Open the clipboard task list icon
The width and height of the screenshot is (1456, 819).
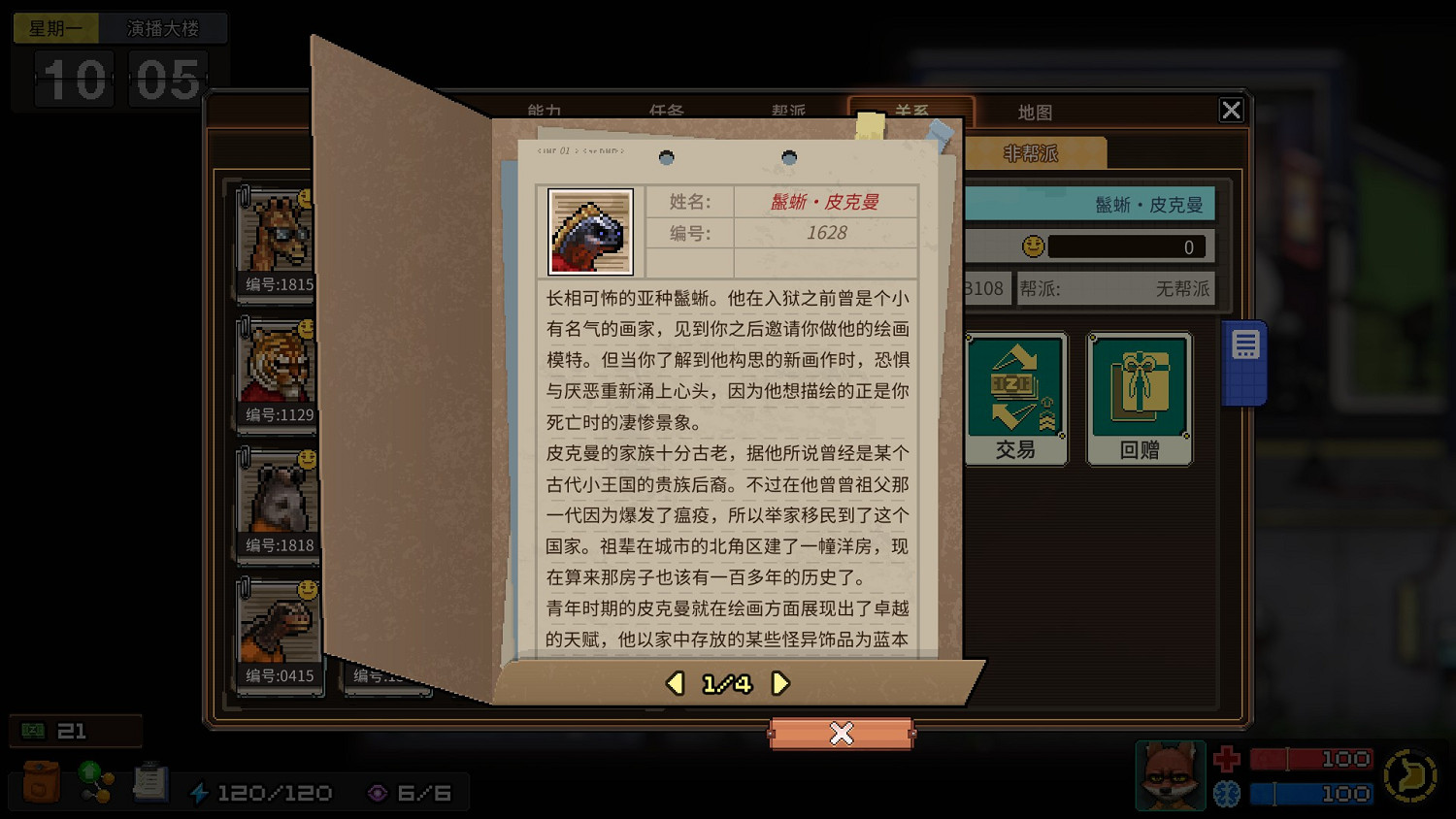pyautogui.click(x=150, y=781)
